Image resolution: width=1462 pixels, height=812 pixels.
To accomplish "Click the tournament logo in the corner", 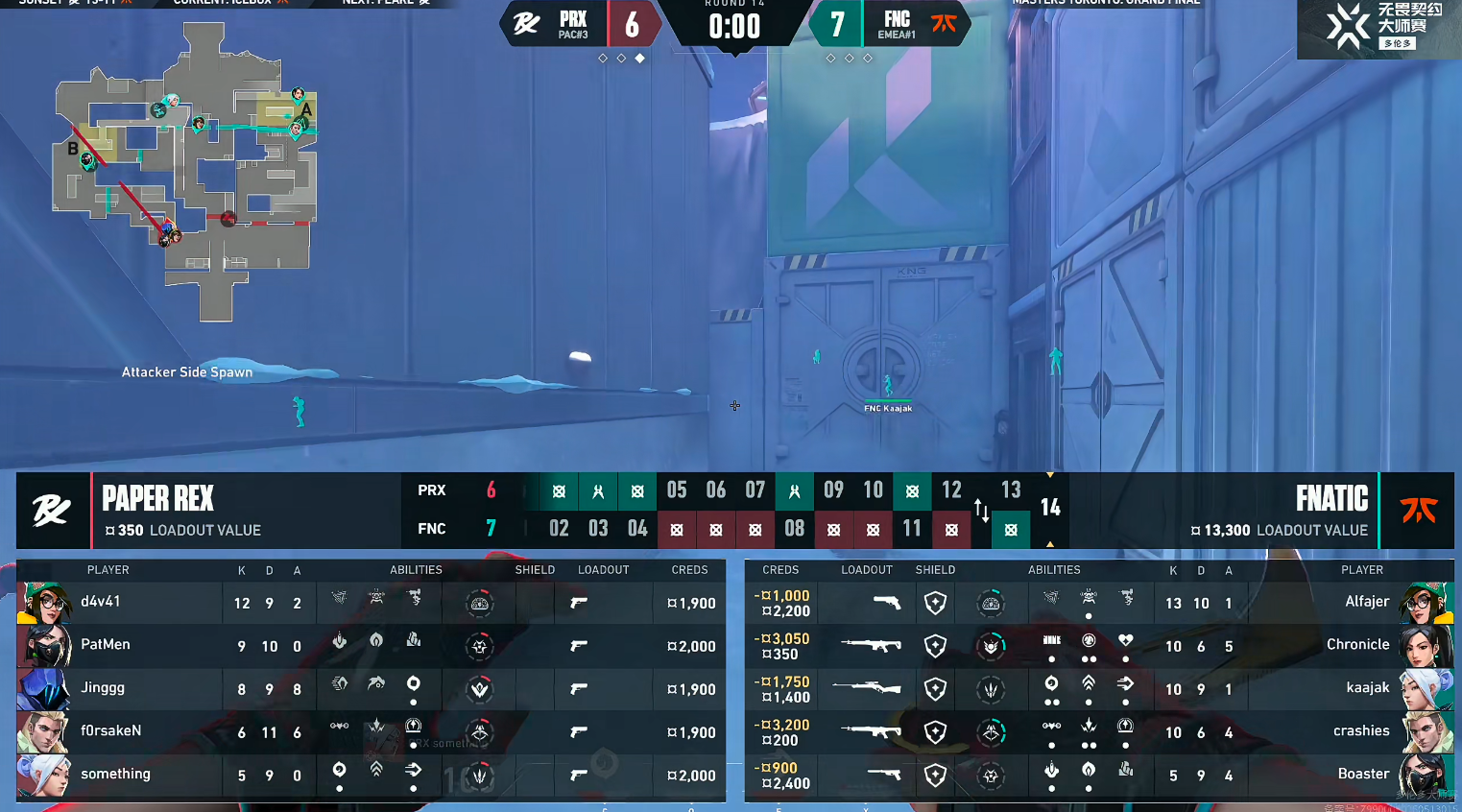I will click(1378, 27).
